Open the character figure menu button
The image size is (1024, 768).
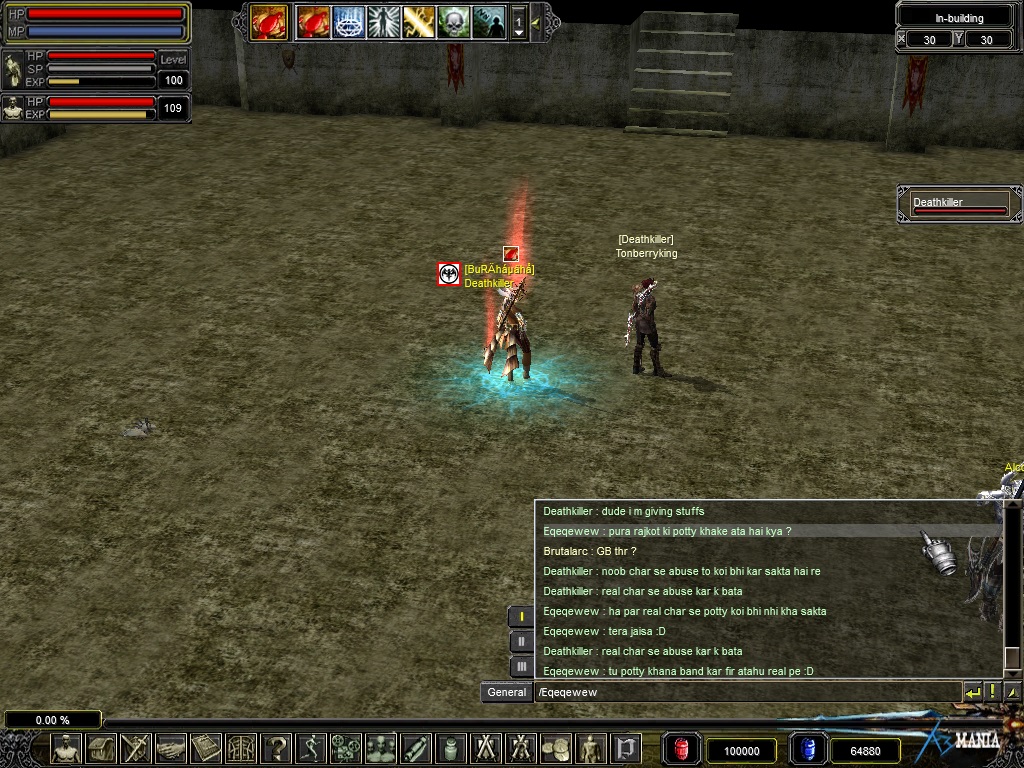click(67, 748)
